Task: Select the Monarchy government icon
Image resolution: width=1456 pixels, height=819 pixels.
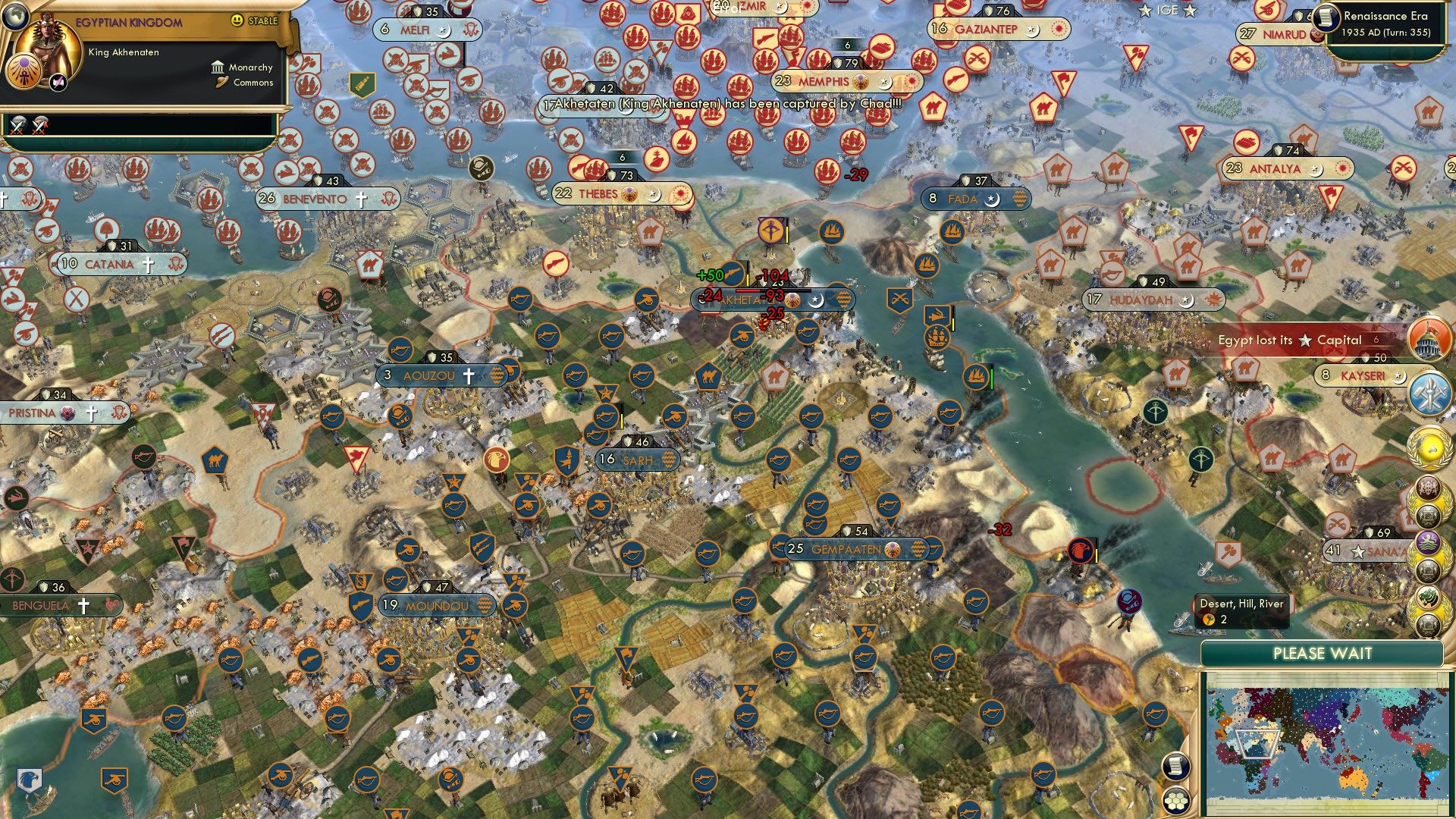Action: (x=218, y=67)
